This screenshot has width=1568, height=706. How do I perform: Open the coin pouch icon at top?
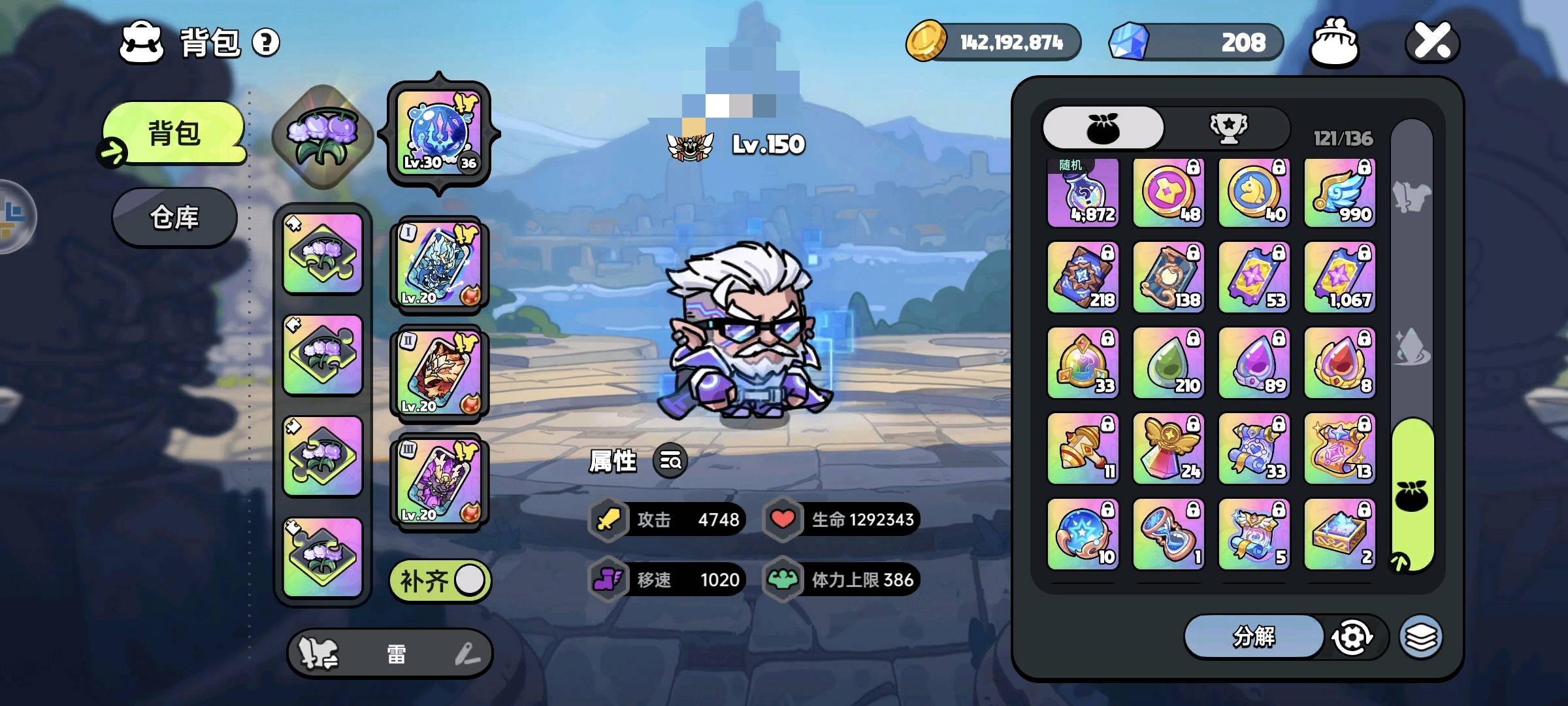(1334, 42)
